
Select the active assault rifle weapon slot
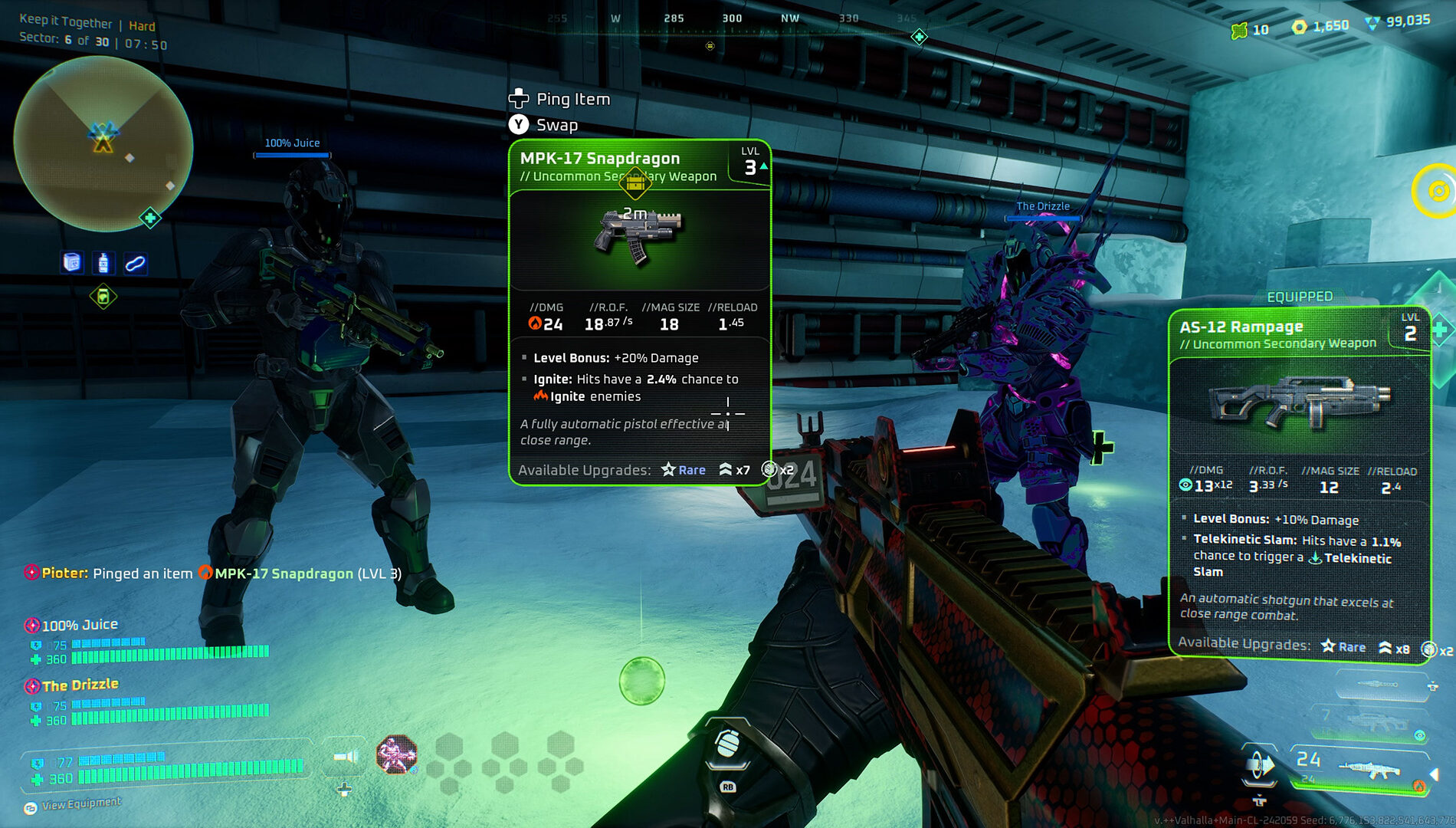[x=1361, y=767]
